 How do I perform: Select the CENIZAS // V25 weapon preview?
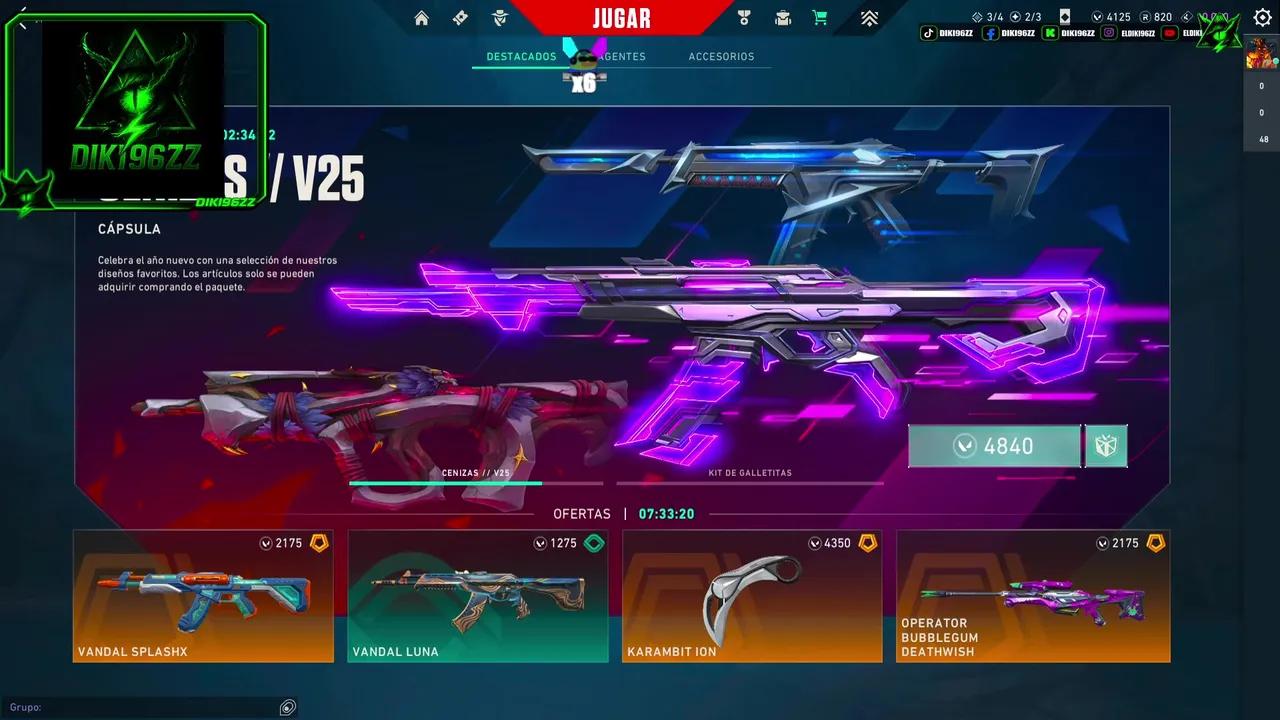click(x=477, y=471)
